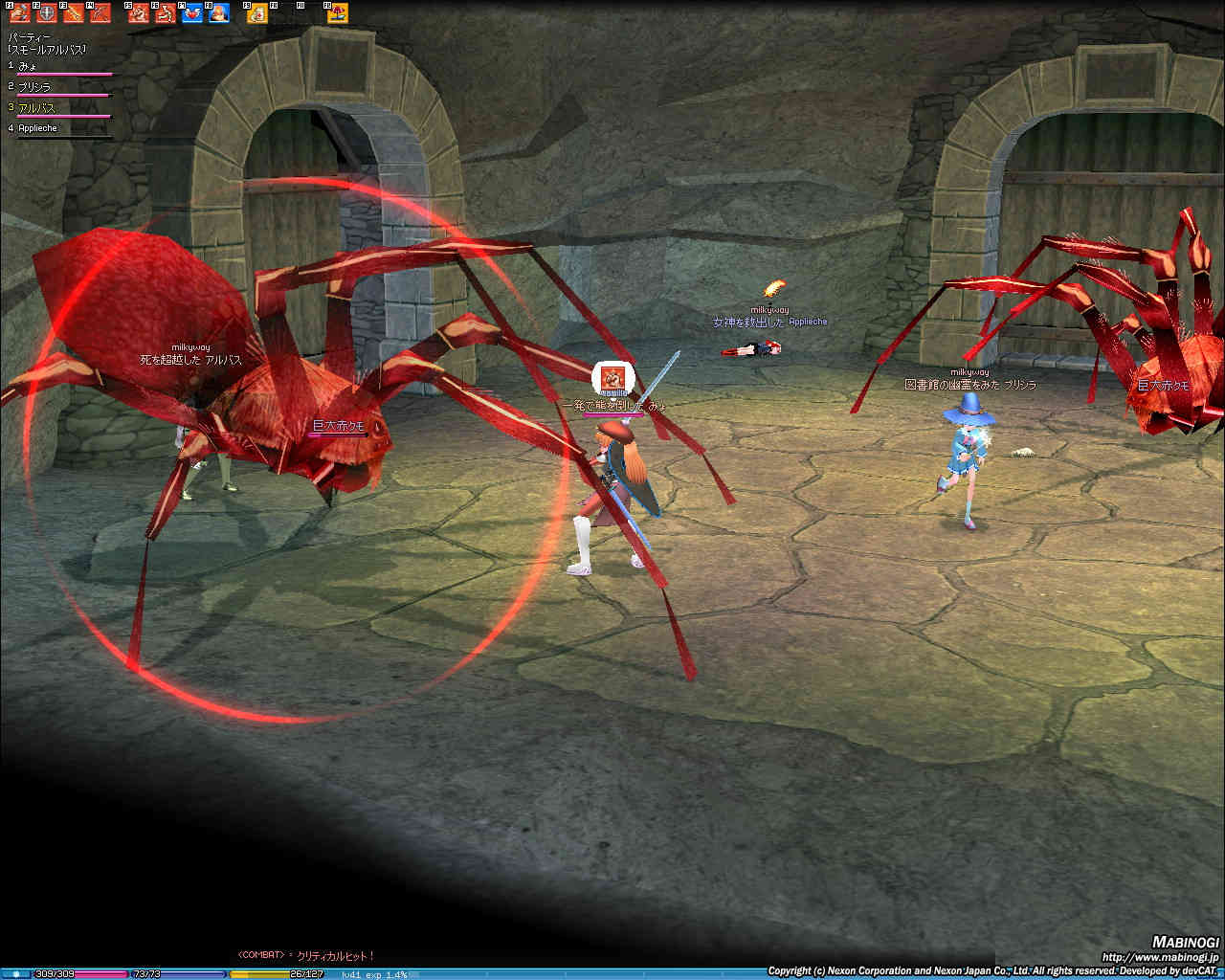Screen dimensions: 1225x980
Task: Activate the F12 red umbrella skill icon
Action: point(338,13)
